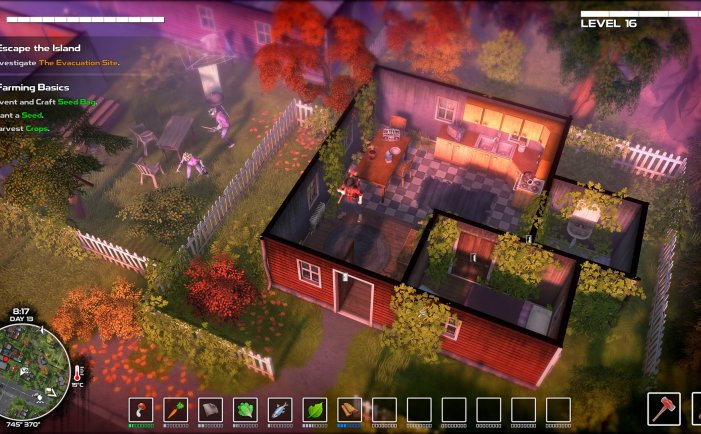Select the wood planks hotbar slot
This screenshot has height=434, width=701.
(349, 409)
